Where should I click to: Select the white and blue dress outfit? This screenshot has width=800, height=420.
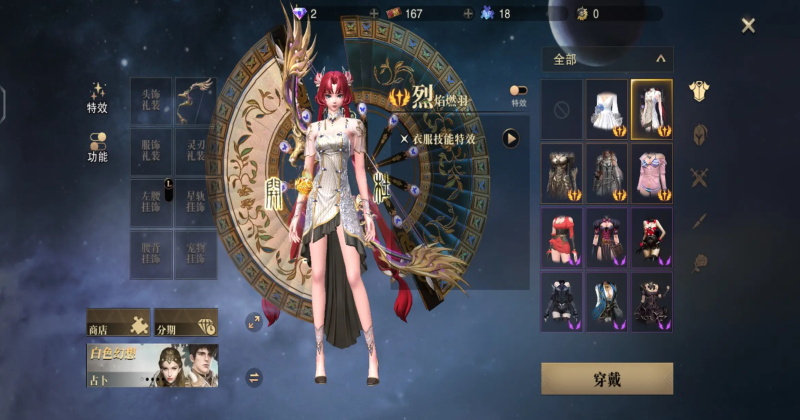coord(606,109)
